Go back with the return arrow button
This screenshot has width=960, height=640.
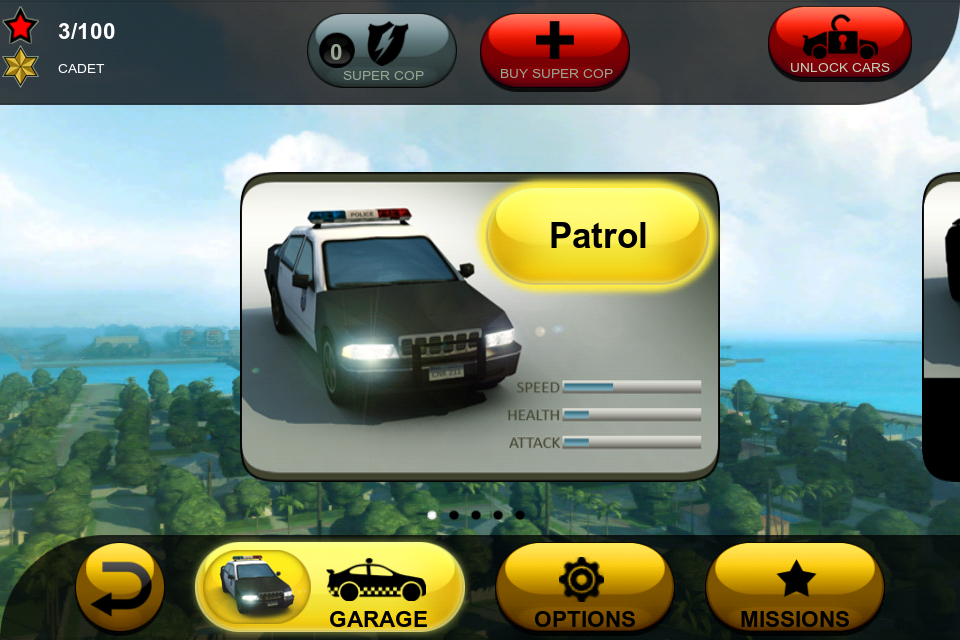coord(120,590)
